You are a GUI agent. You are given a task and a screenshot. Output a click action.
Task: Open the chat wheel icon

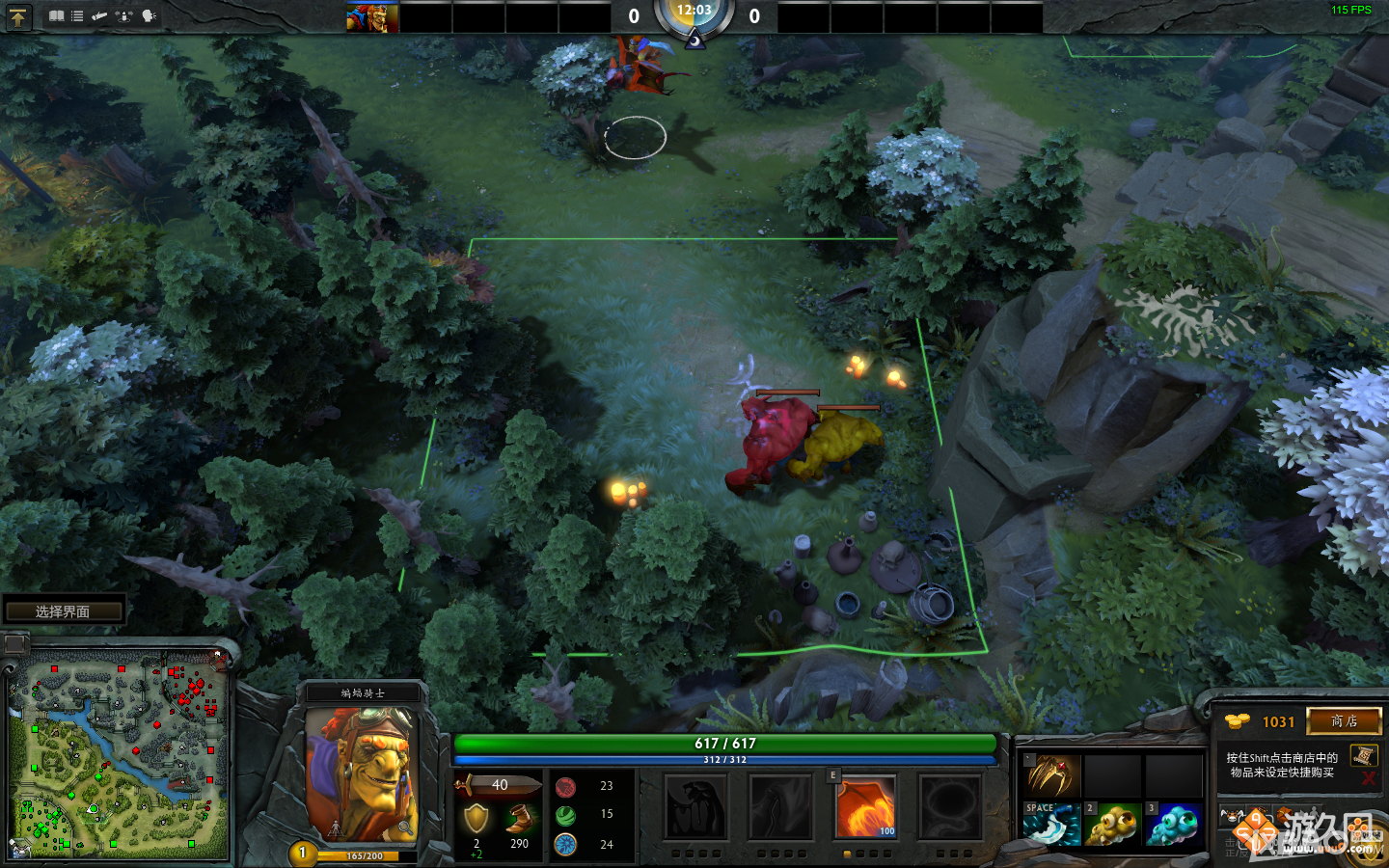click(x=148, y=16)
